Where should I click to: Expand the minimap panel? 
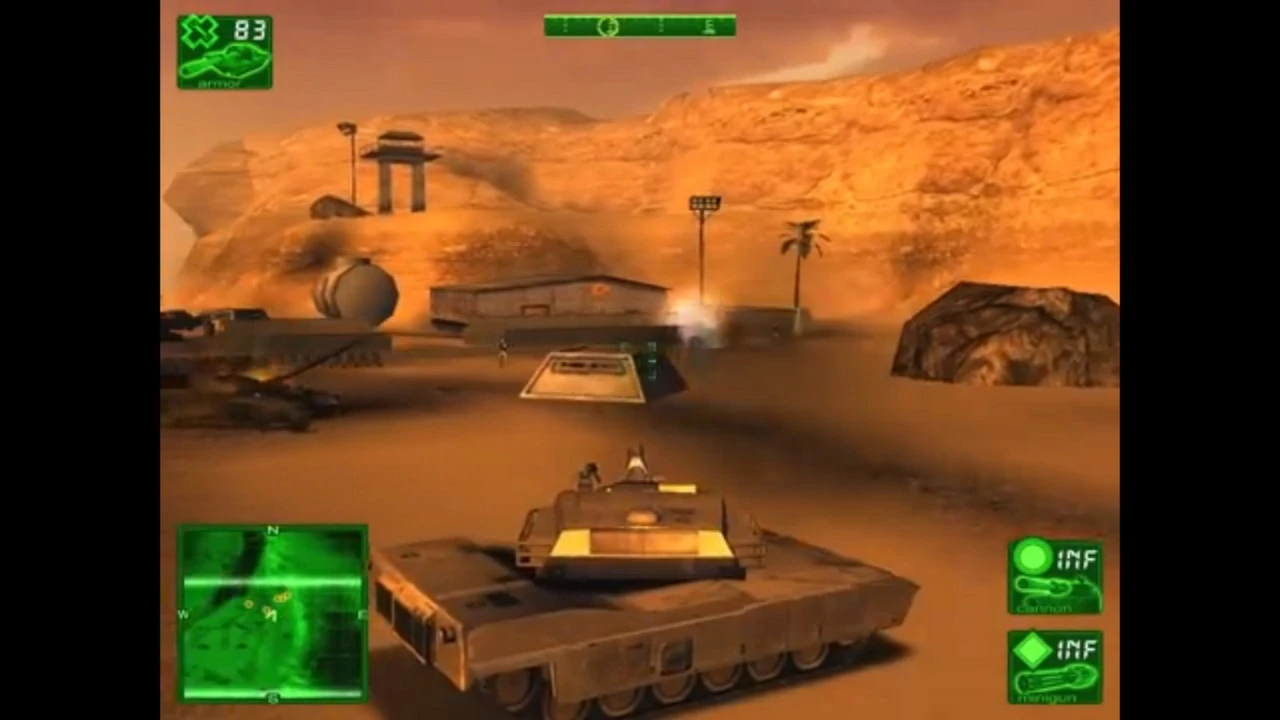(x=273, y=613)
